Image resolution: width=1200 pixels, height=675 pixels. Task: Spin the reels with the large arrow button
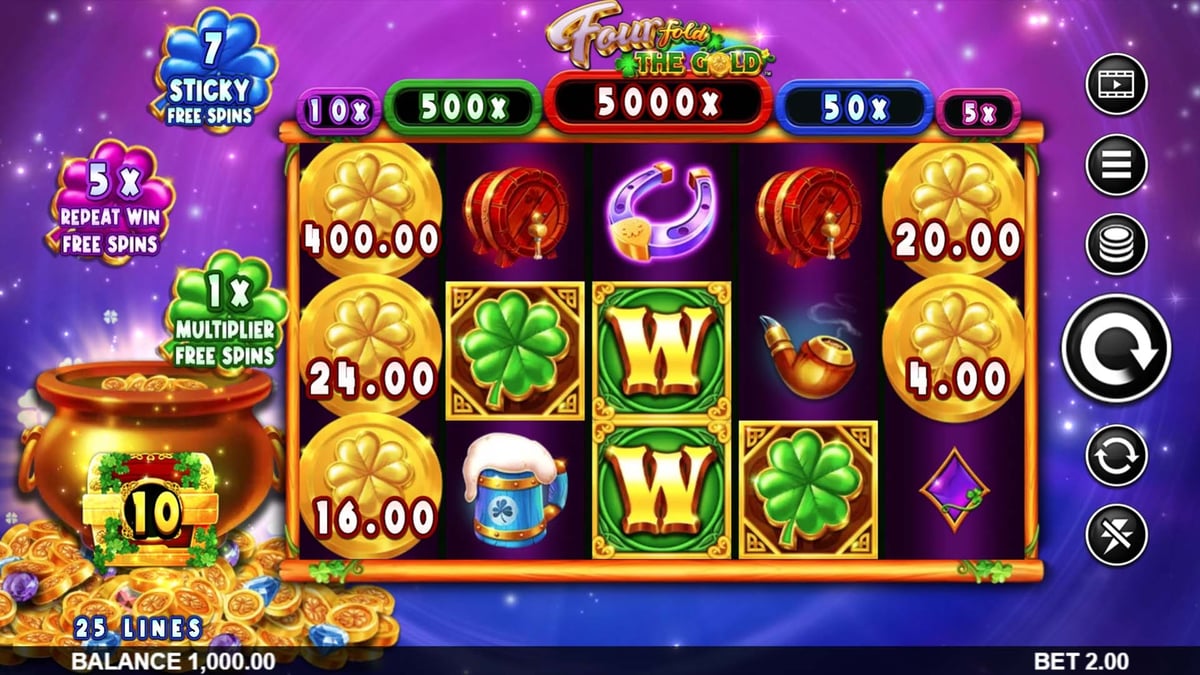1115,349
